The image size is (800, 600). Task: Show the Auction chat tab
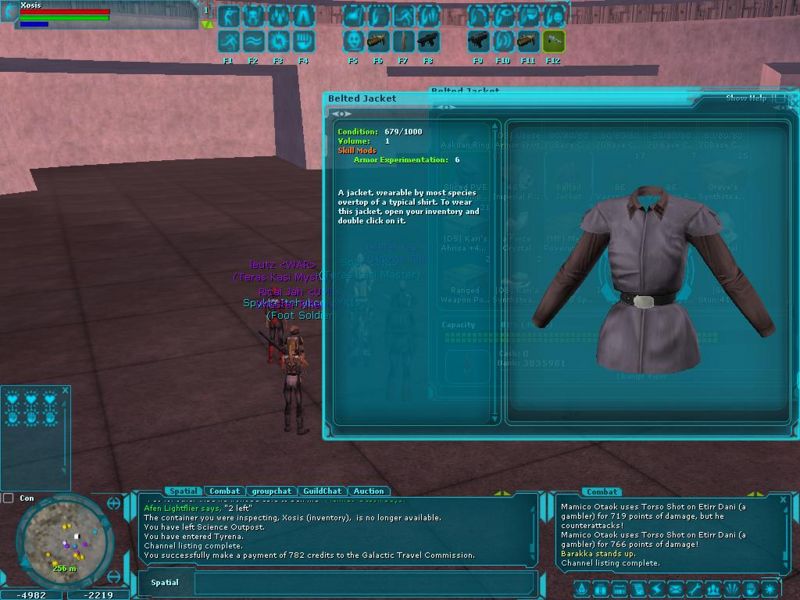(x=368, y=491)
